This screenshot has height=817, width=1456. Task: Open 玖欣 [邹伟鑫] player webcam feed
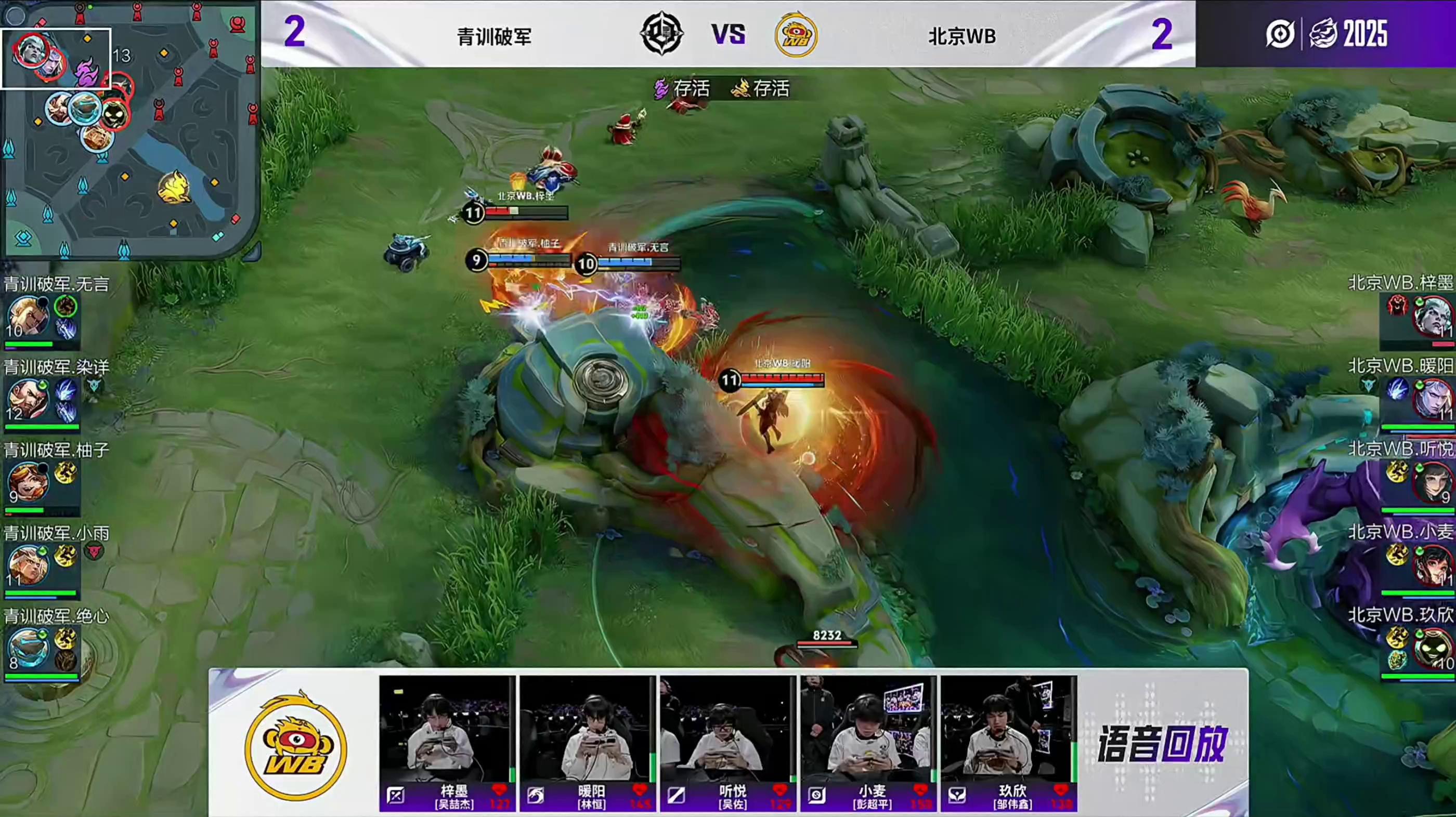point(1008,729)
